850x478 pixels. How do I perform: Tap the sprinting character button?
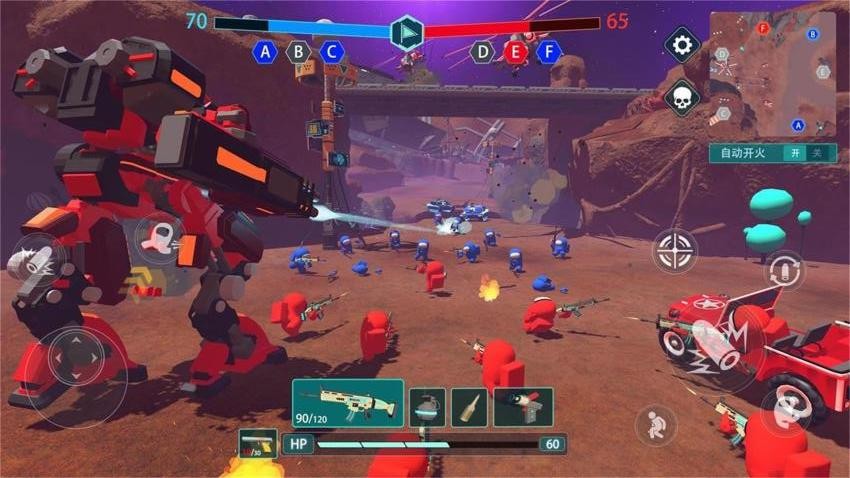click(x=158, y=238)
